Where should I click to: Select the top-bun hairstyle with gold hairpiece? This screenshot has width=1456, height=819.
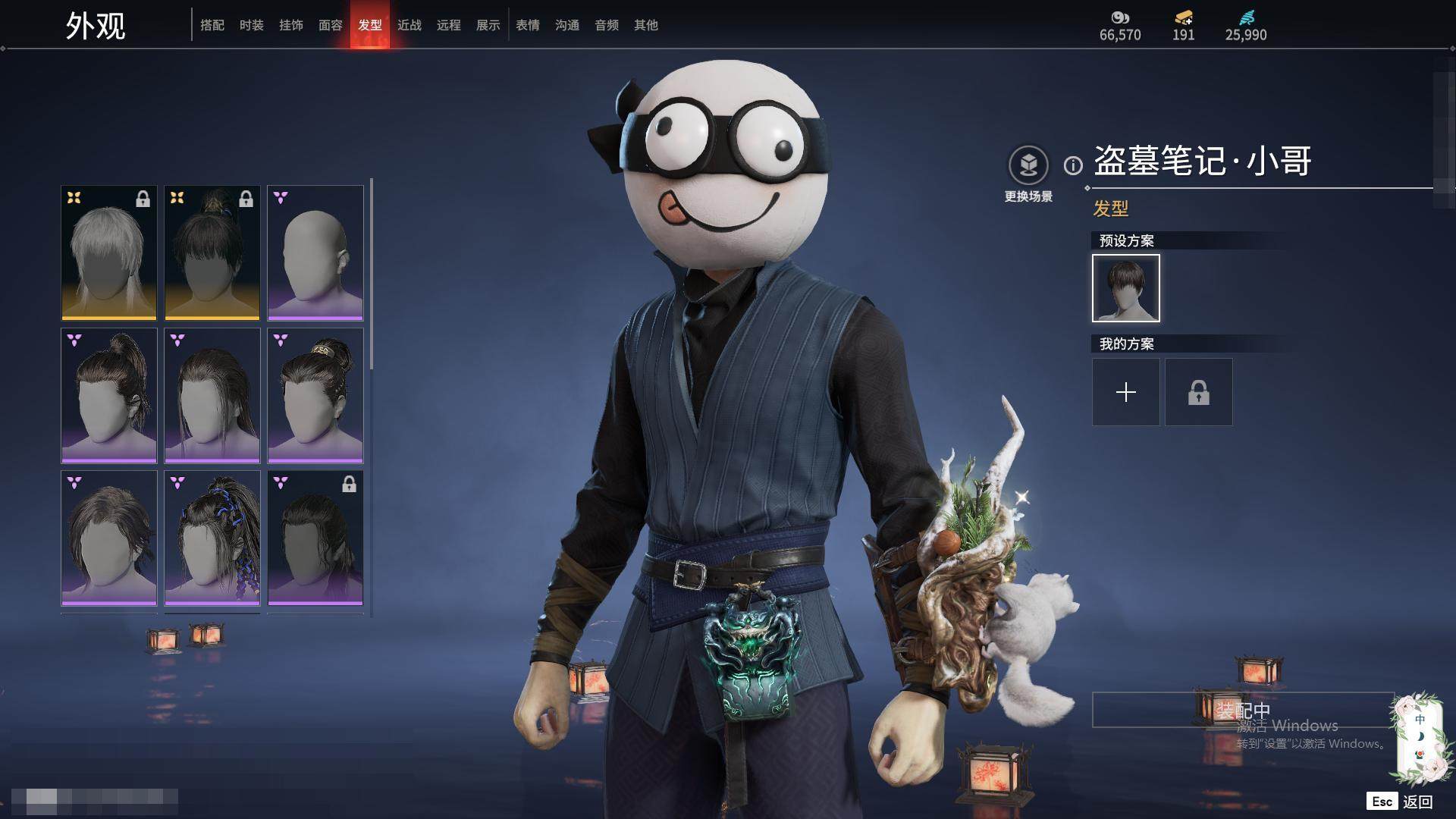pyautogui.click(x=315, y=395)
